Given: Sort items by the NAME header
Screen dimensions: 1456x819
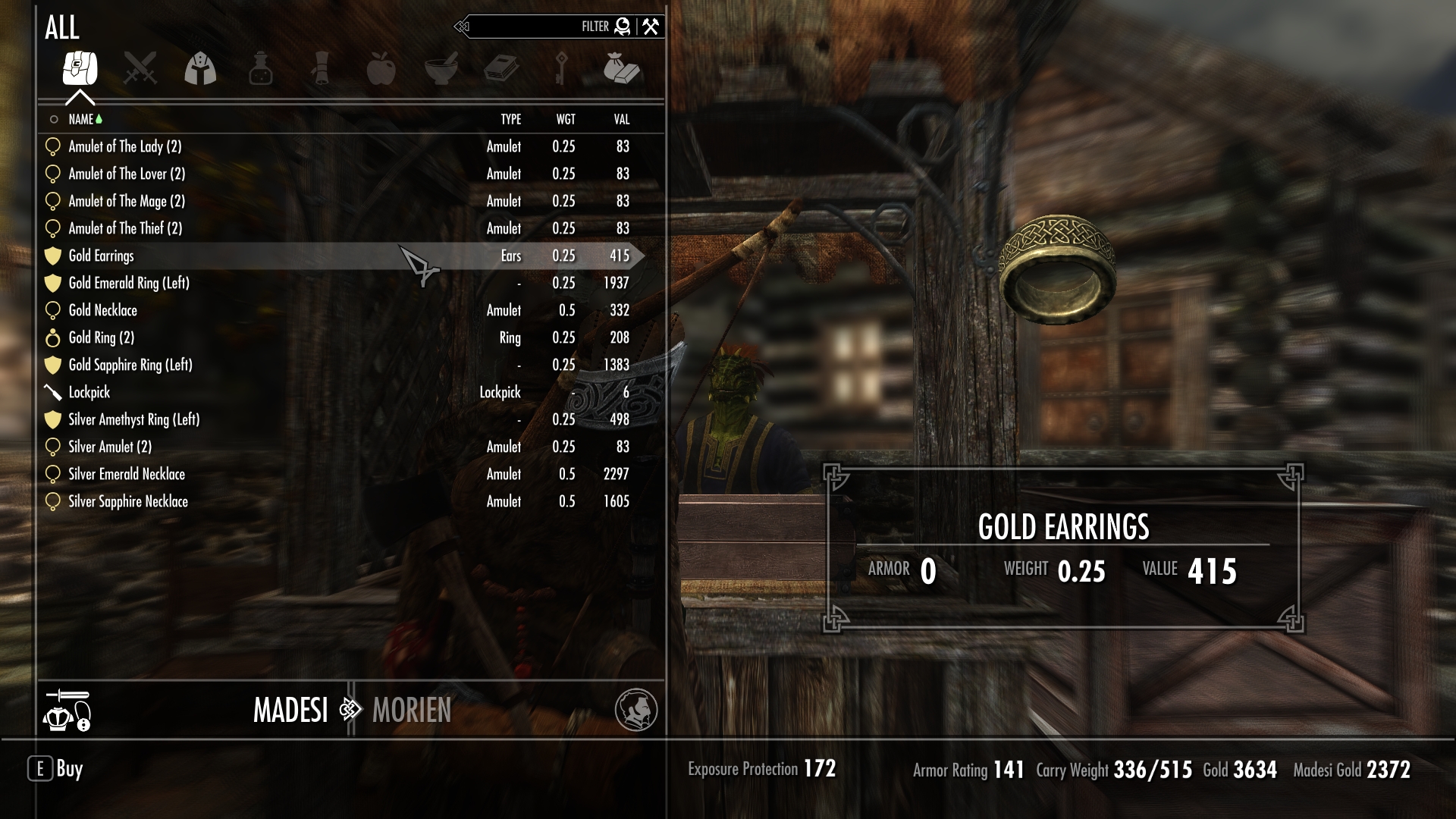Looking at the screenshot, I should pyautogui.click(x=80, y=120).
